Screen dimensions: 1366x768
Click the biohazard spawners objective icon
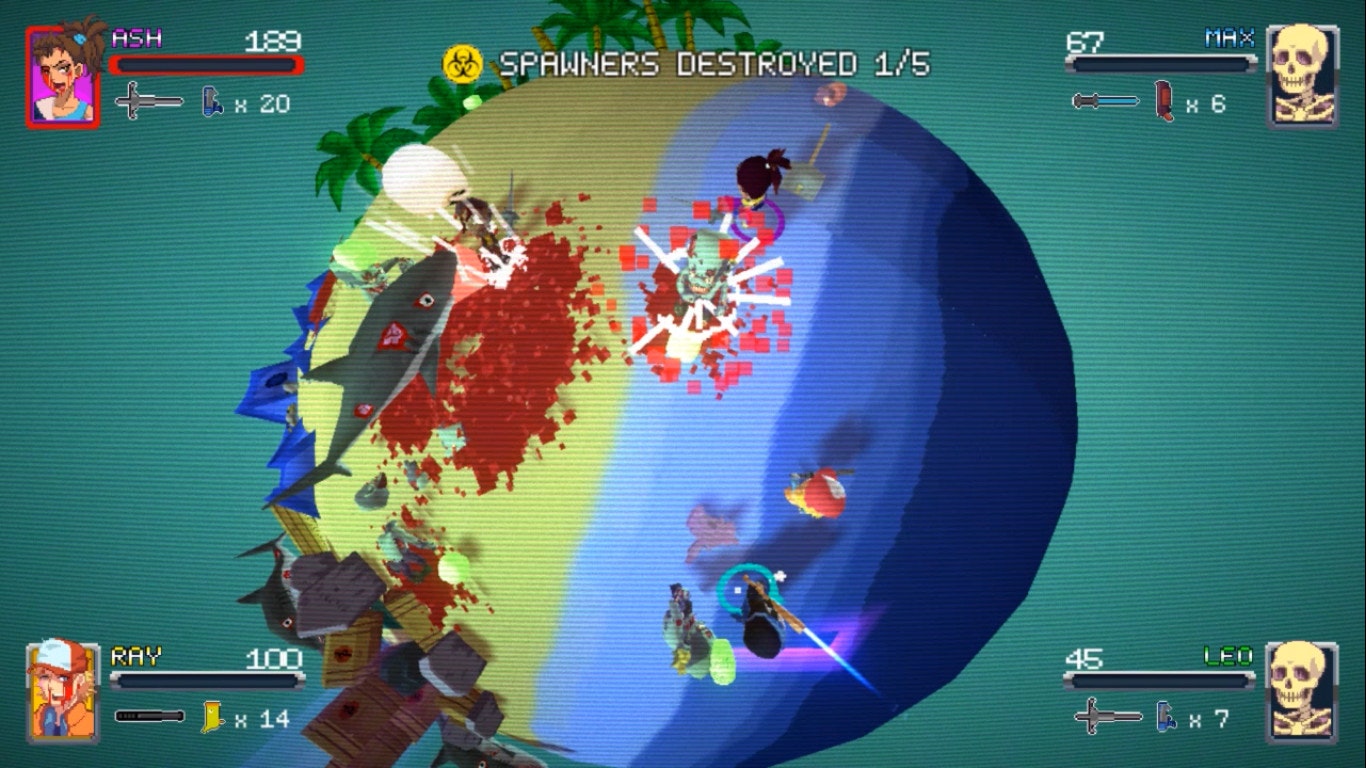pos(463,64)
